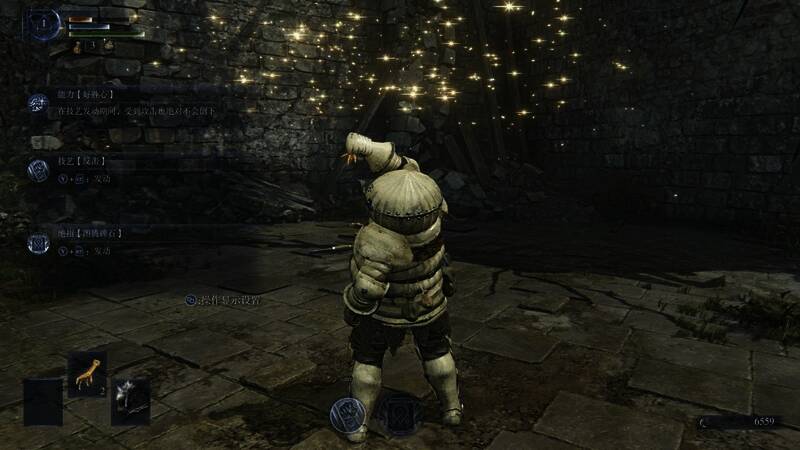Open 操作显示设置 control display settings
Screen dimensions: 800x450
pyautogui.click(x=222, y=299)
